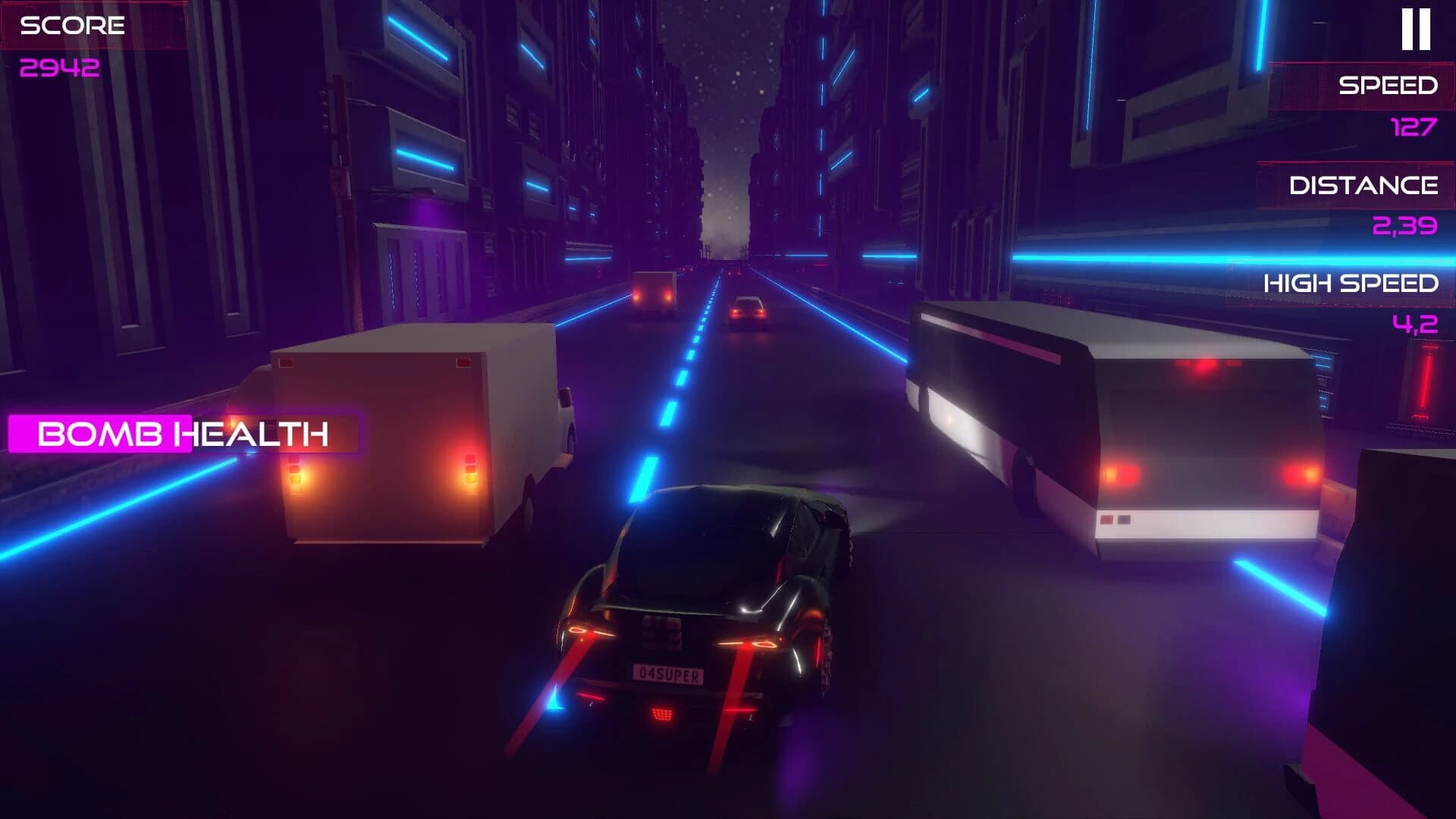
Task: Click the speed value 127
Action: 1412,127
